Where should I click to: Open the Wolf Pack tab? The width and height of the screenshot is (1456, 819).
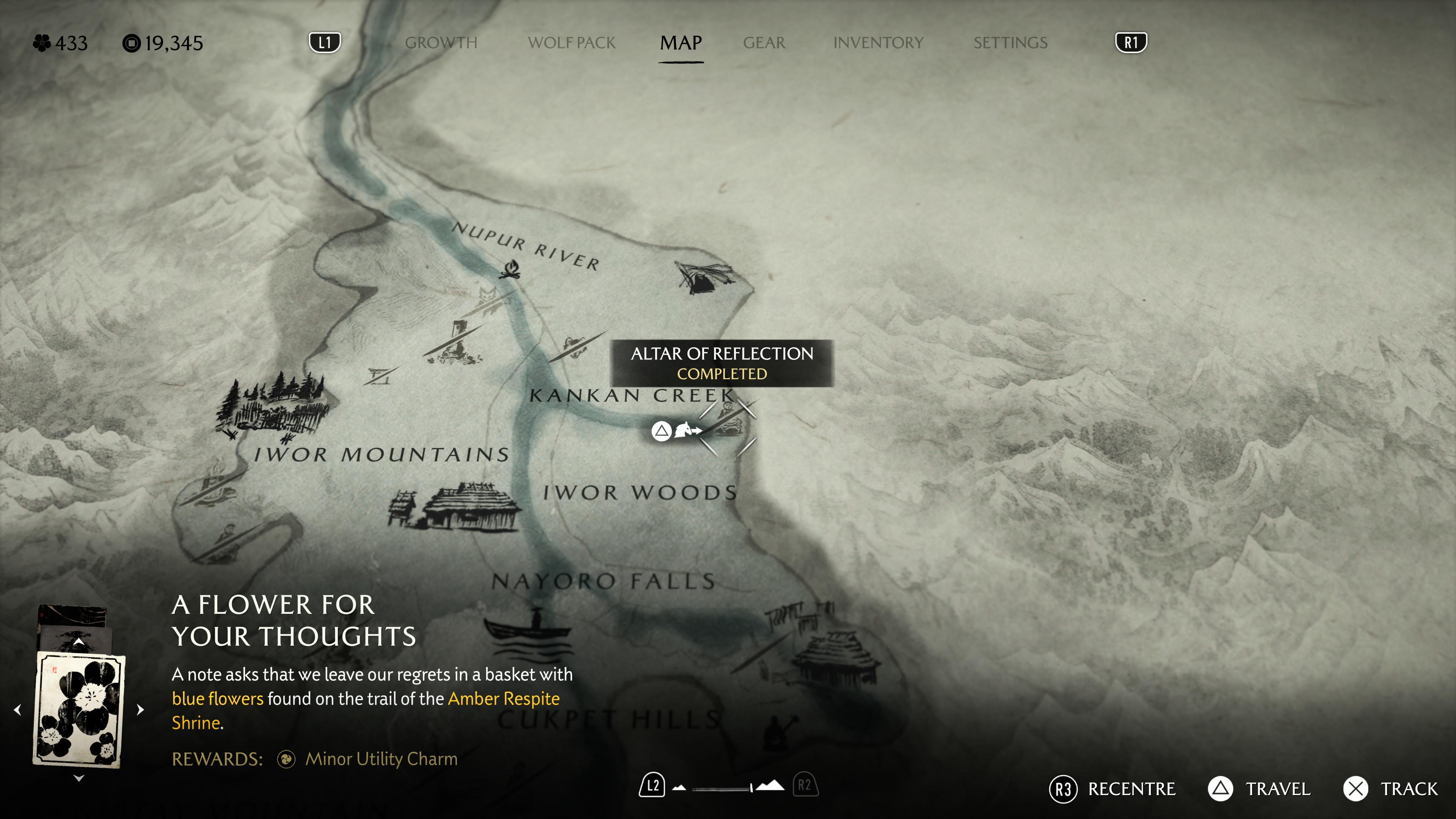point(571,43)
